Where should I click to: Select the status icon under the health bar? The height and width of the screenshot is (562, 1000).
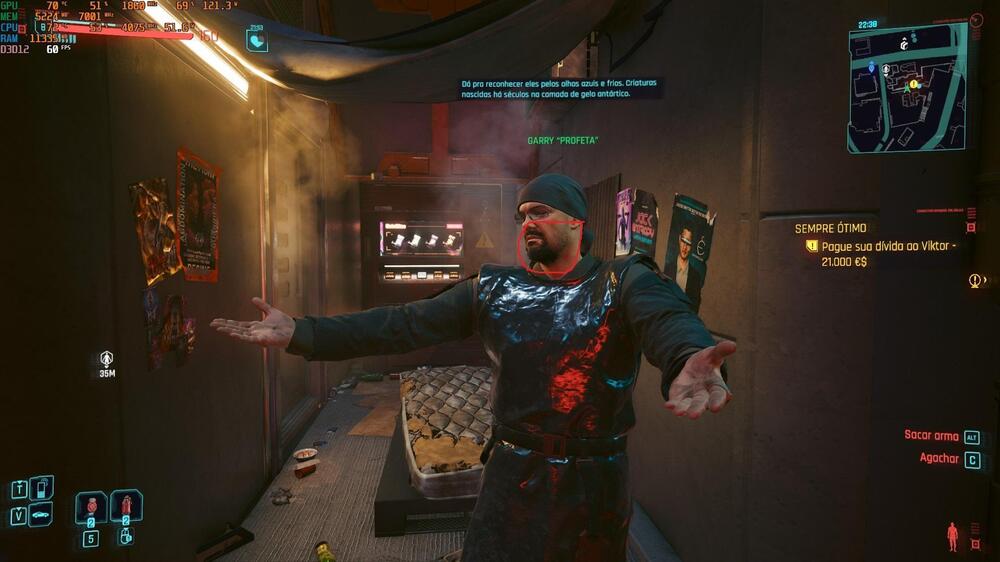pos(256,40)
